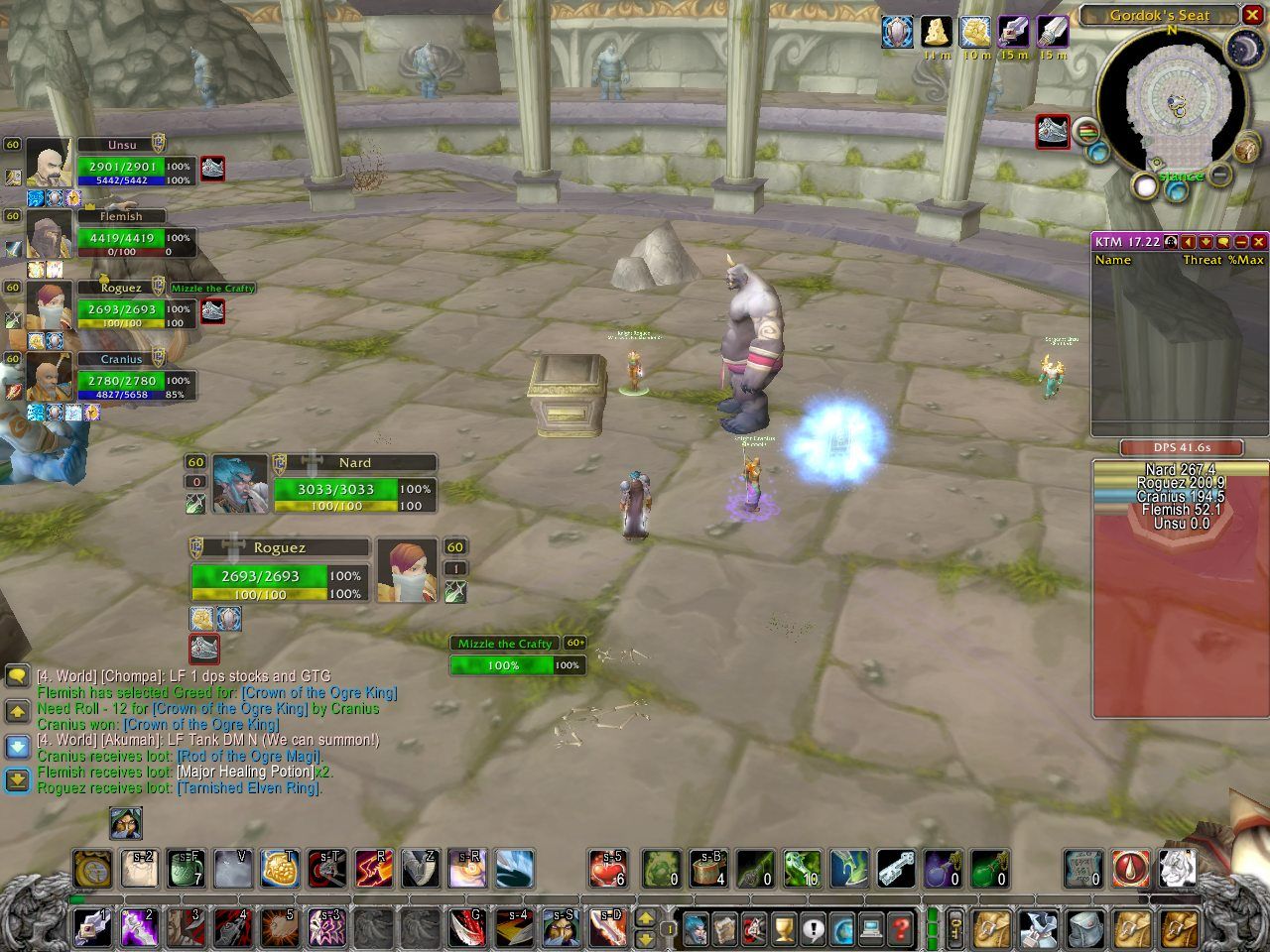
Task: Click the Tarnished Elven Ring loot link
Action: point(248,787)
